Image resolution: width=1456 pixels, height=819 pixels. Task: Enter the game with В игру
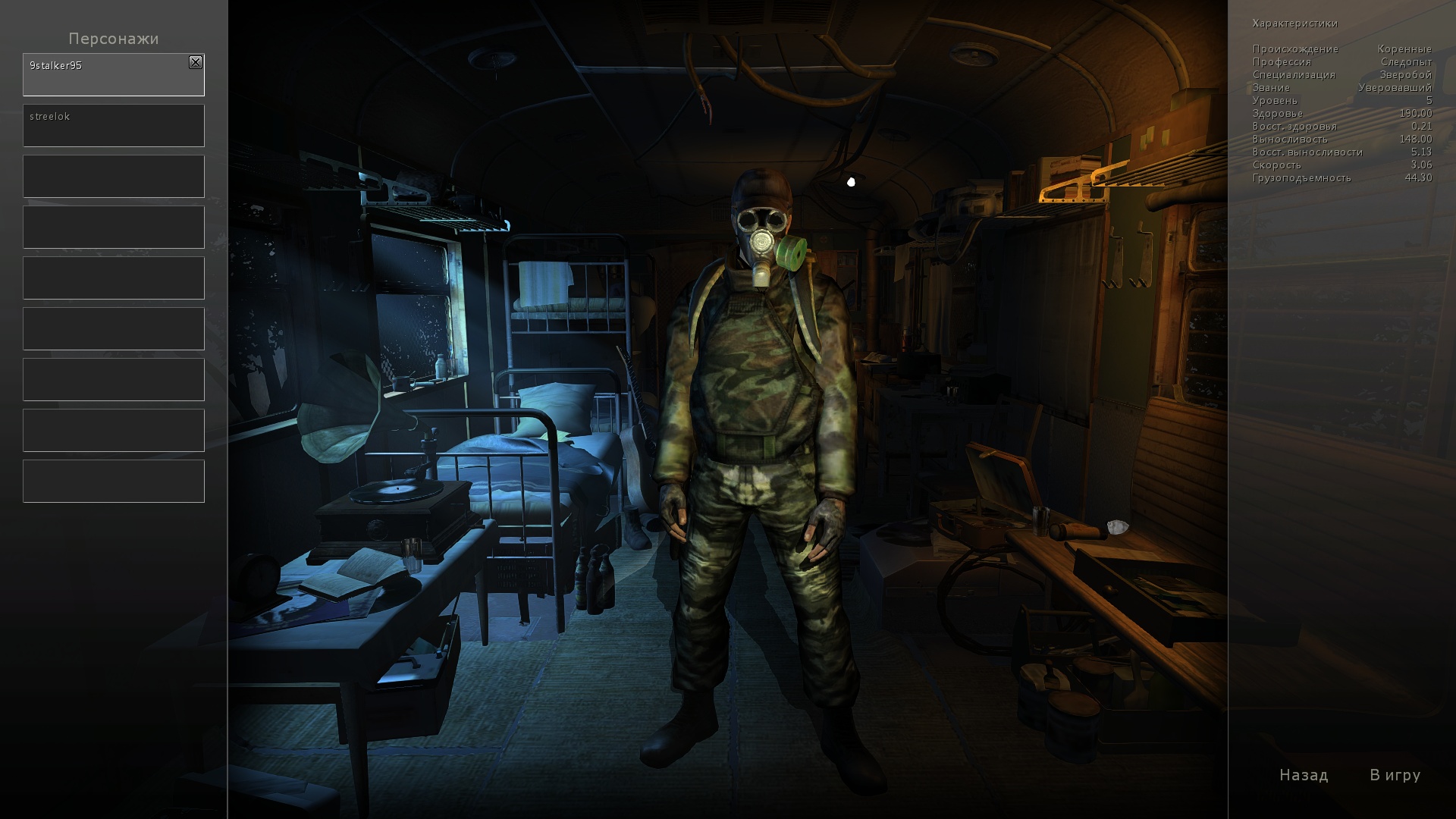[1395, 775]
